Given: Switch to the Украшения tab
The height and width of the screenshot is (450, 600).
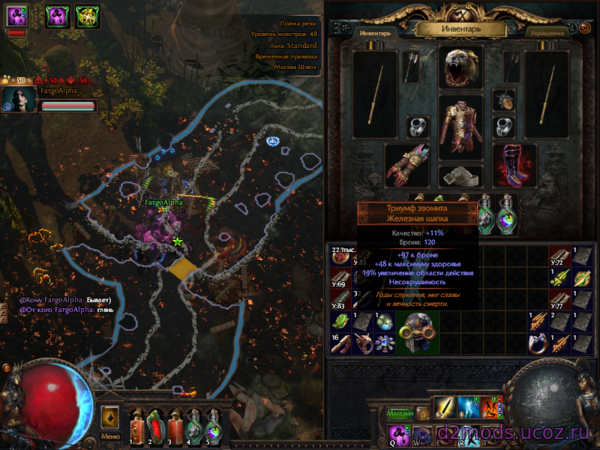Looking at the screenshot, I should coord(548,31).
